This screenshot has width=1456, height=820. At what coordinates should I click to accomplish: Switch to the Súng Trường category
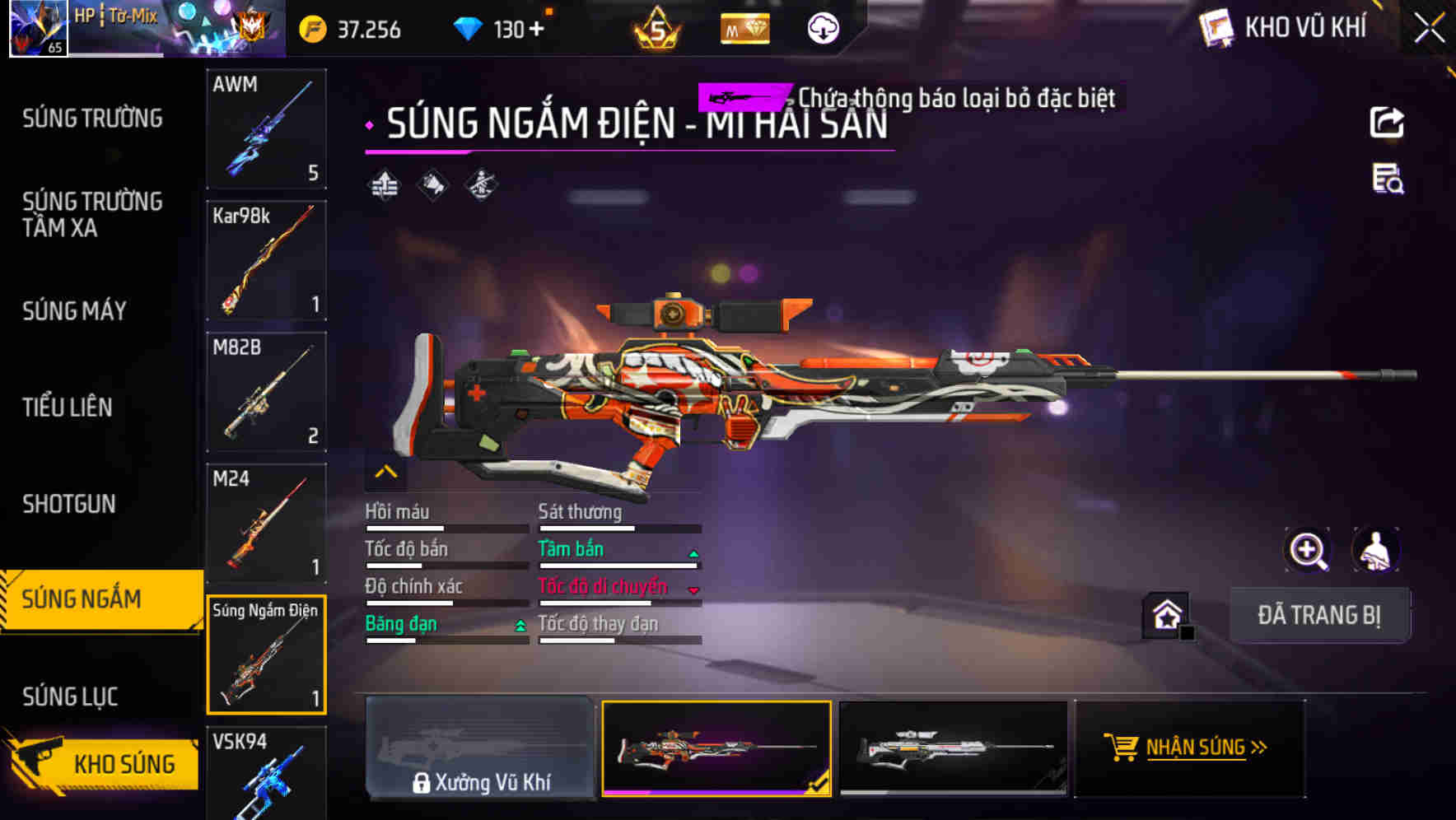tap(92, 119)
